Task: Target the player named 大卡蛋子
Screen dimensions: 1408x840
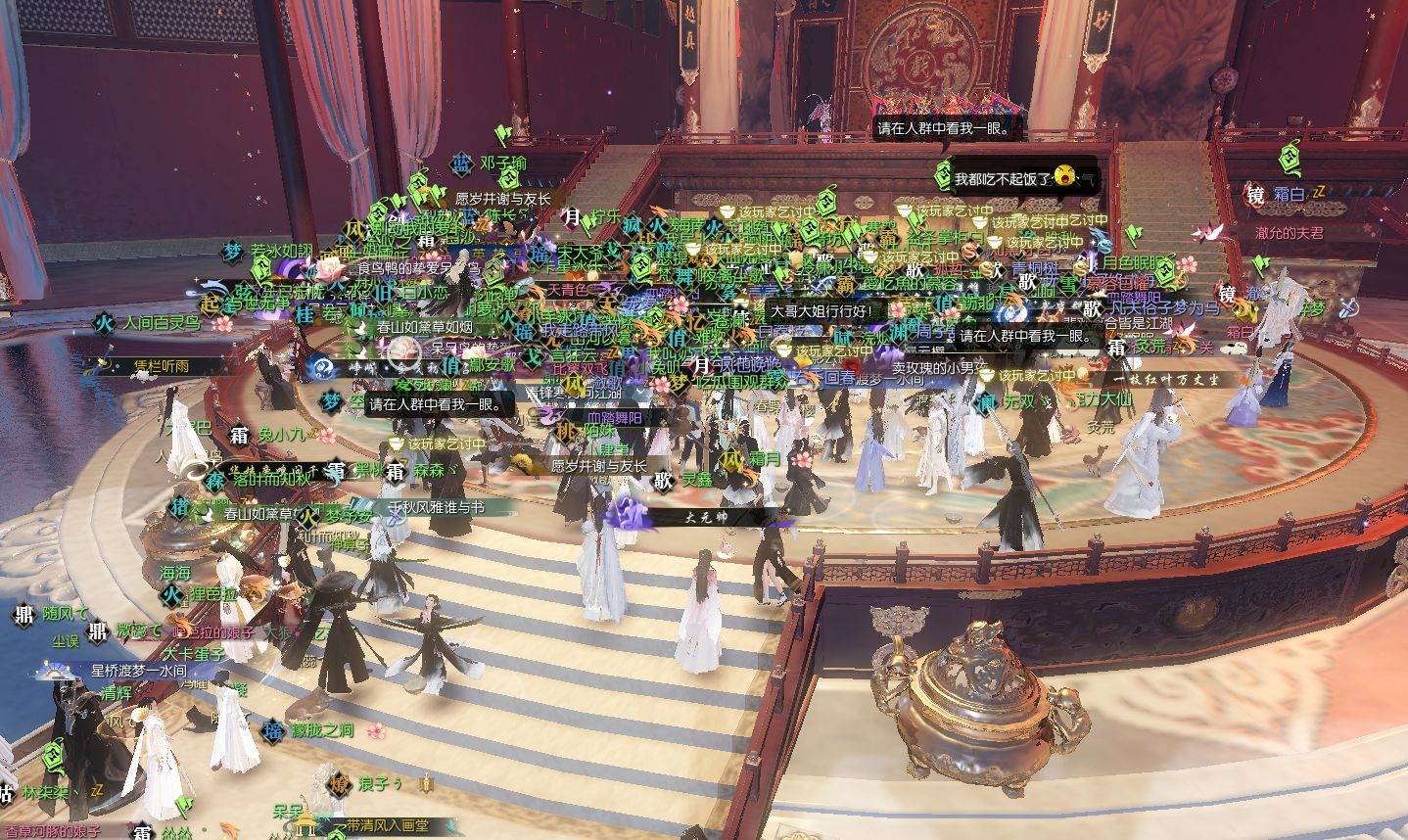Action: pyautogui.click(x=194, y=653)
